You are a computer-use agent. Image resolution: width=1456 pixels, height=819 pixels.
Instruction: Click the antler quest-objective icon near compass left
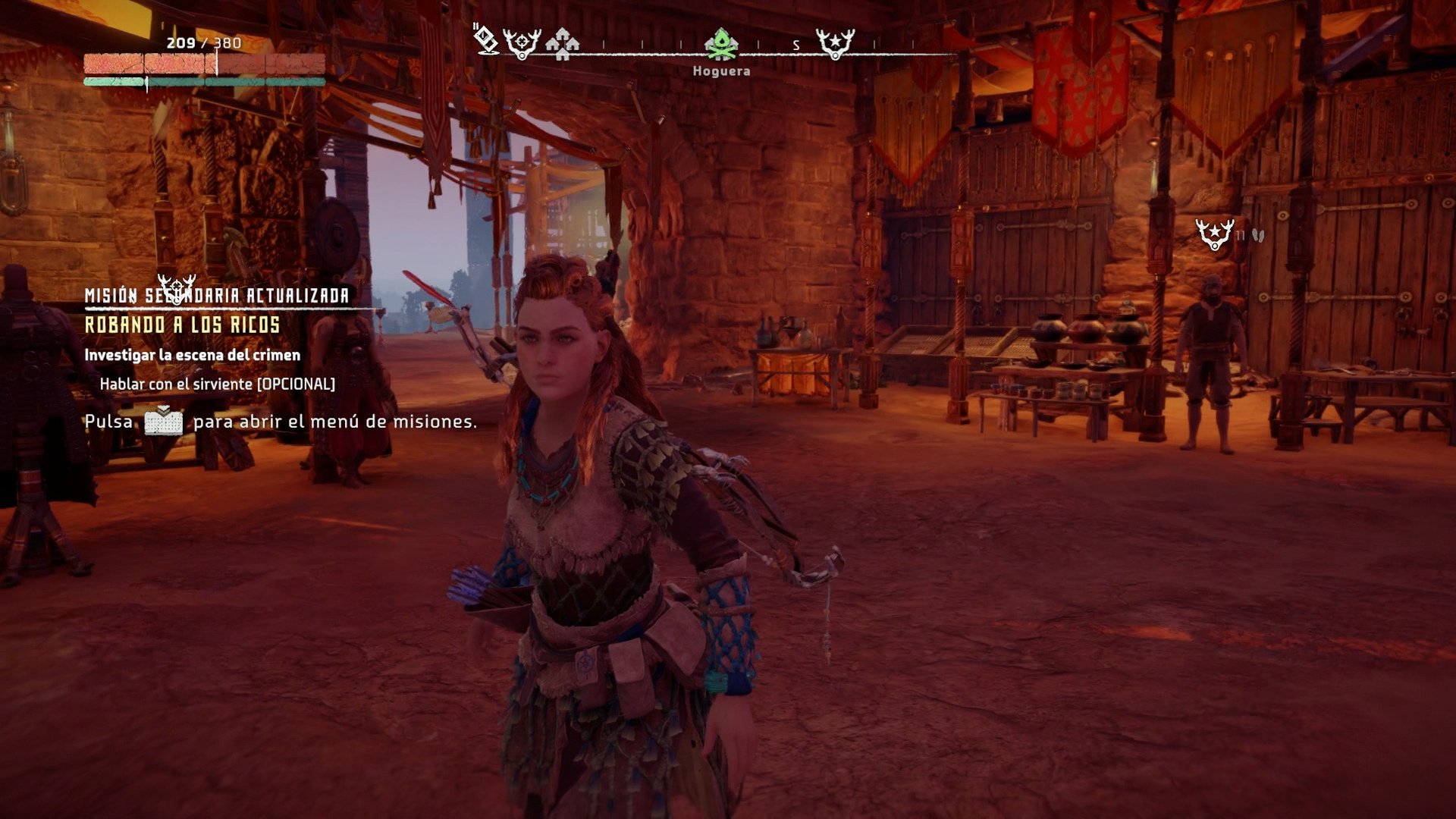pyautogui.click(x=521, y=43)
